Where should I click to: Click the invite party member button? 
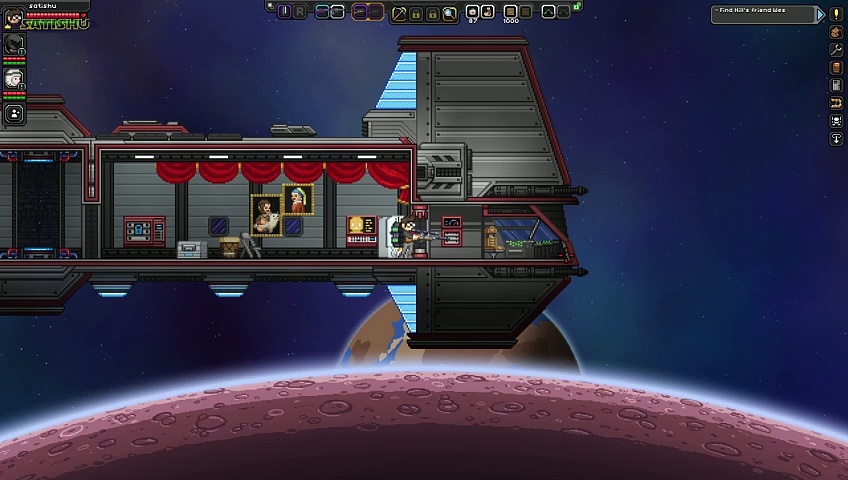click(x=14, y=114)
